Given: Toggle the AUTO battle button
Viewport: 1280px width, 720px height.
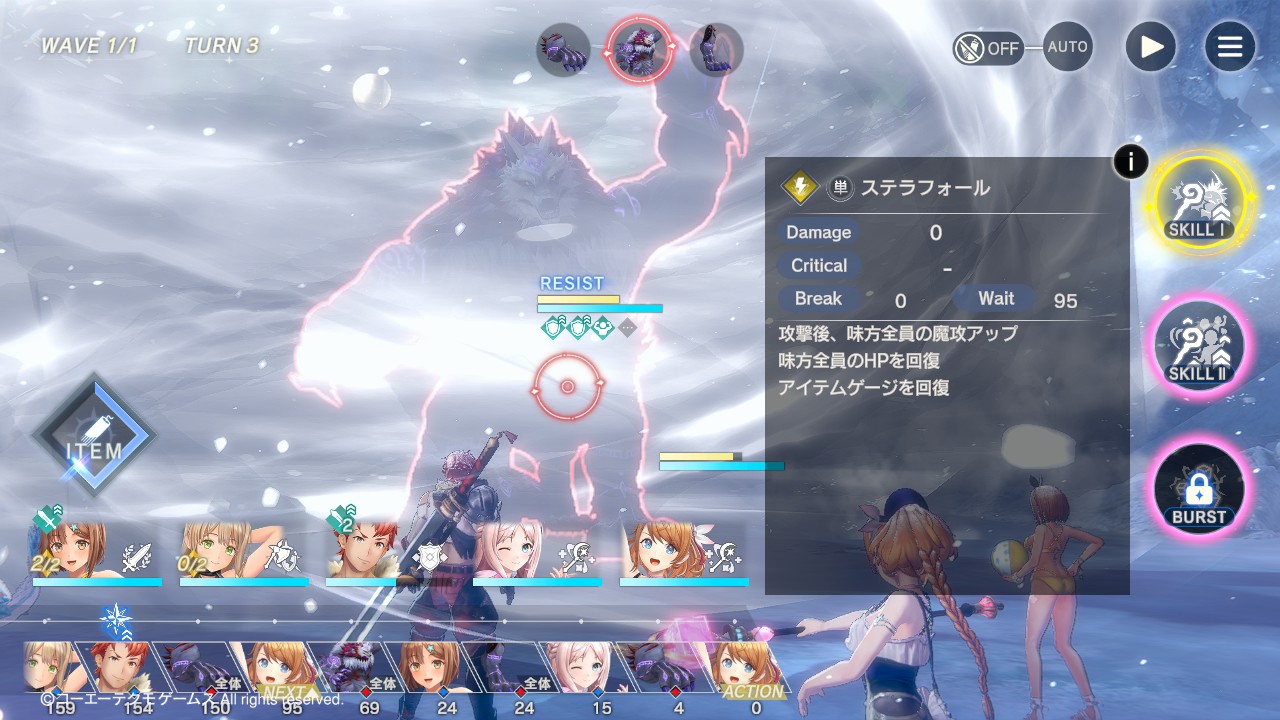Looking at the screenshot, I should [x=1067, y=47].
